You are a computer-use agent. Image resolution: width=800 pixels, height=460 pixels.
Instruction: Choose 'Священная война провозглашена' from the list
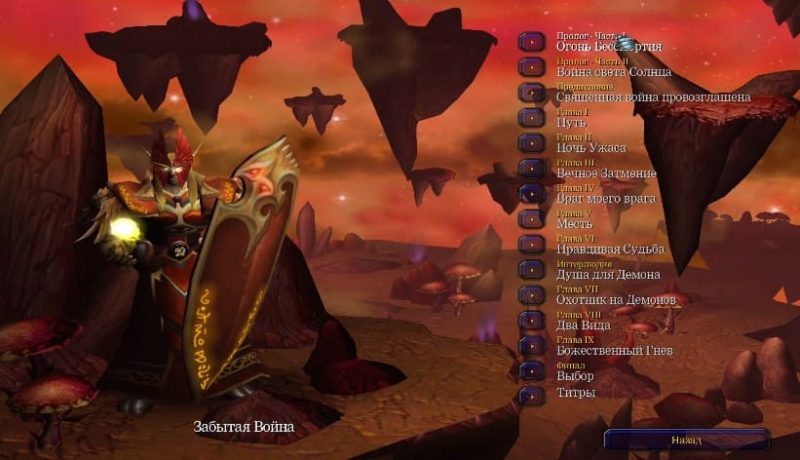coord(532,93)
